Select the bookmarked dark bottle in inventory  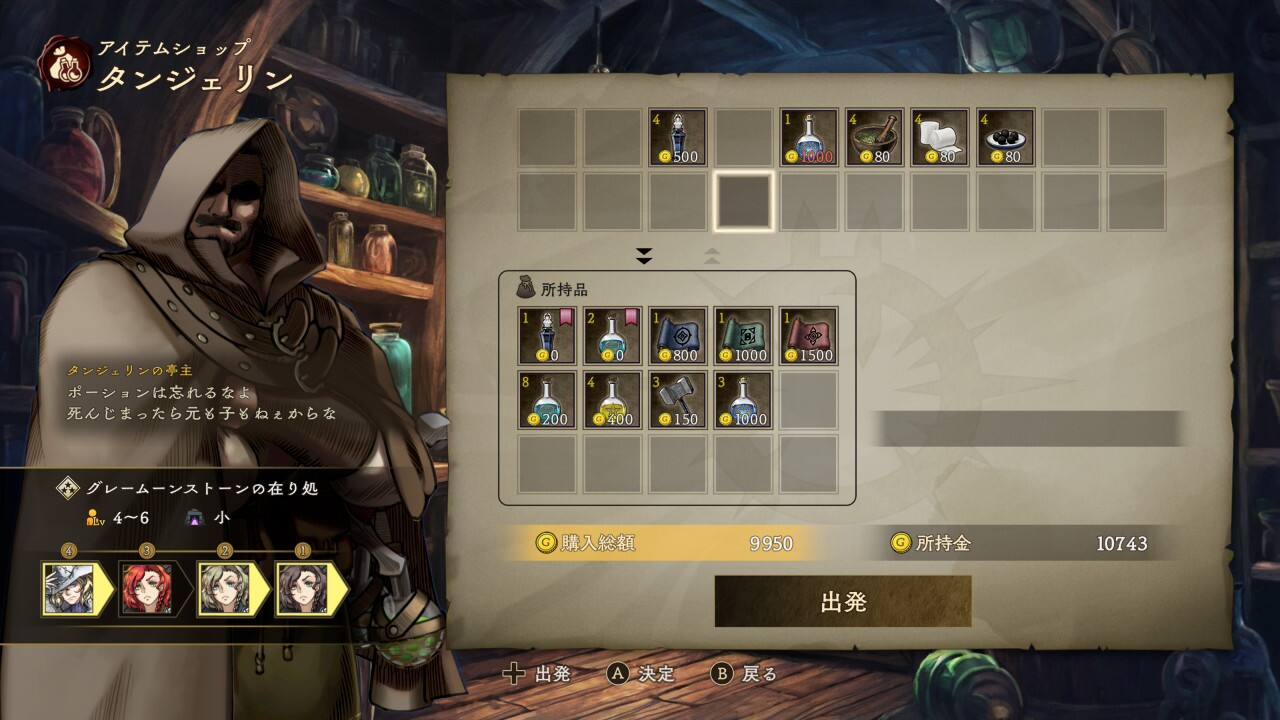pyautogui.click(x=547, y=335)
